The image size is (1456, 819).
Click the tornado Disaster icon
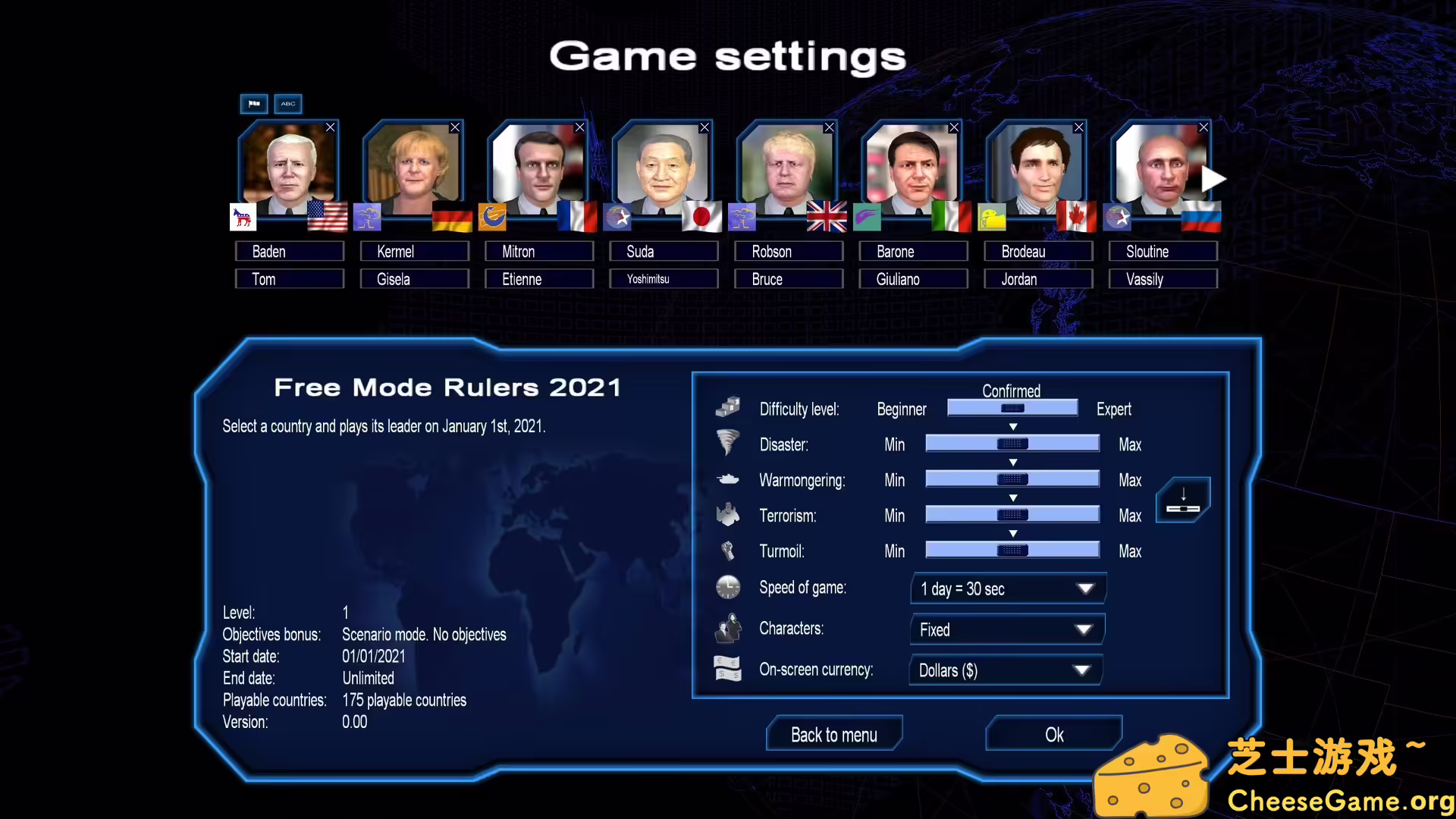coord(728,442)
